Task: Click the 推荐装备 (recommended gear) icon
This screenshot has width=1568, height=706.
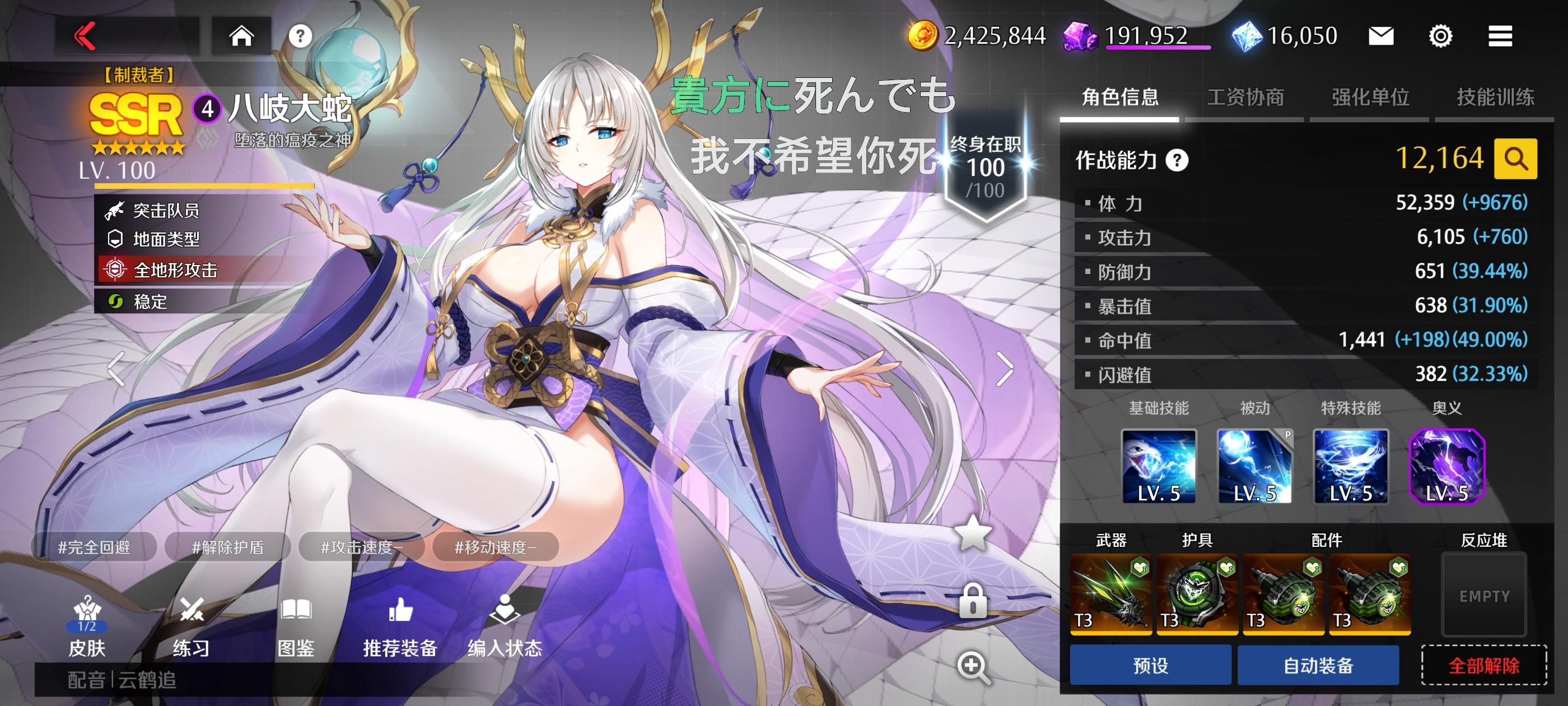Action: coord(402,628)
